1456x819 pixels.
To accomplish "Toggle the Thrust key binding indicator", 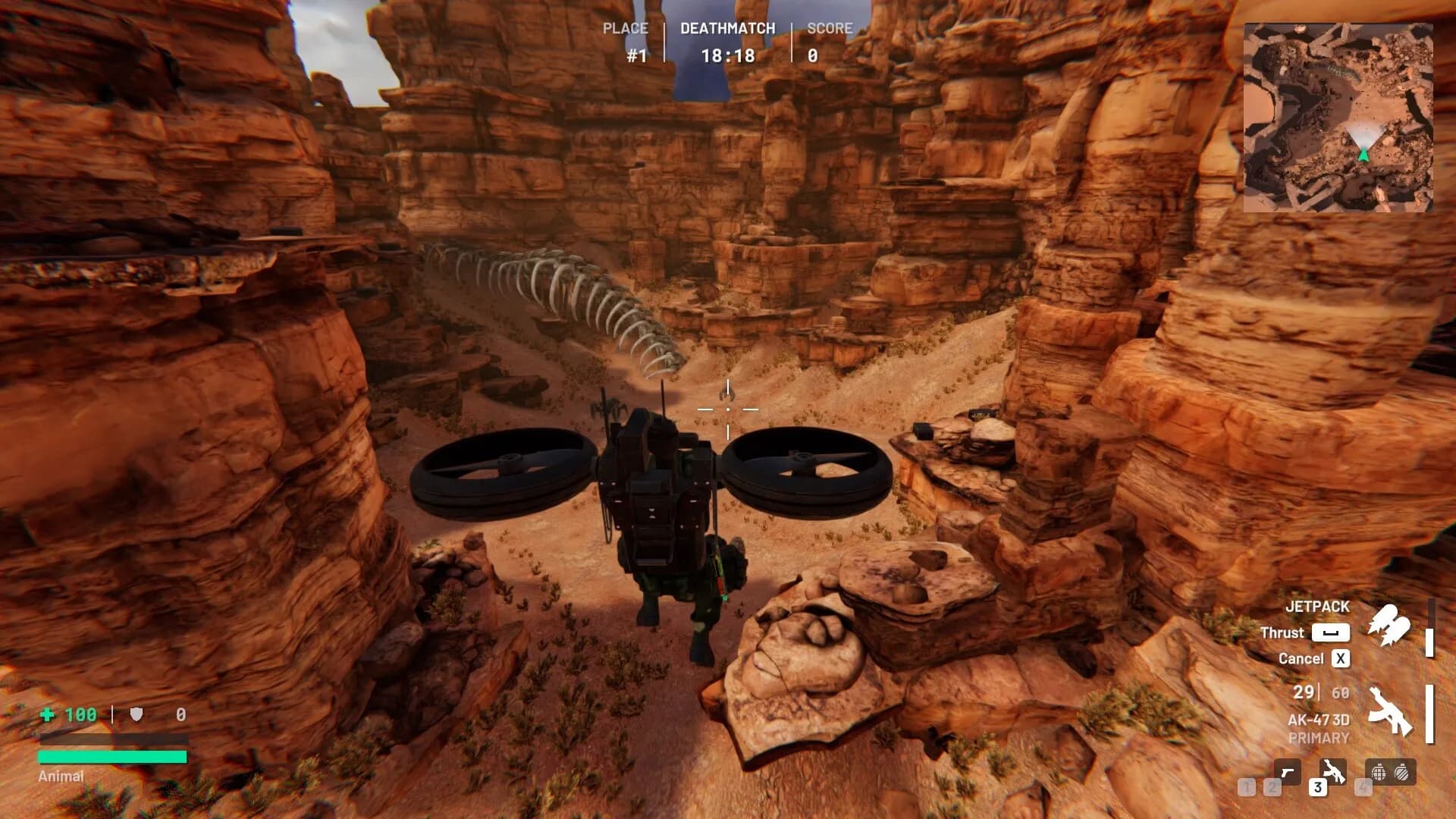I will click(1330, 632).
